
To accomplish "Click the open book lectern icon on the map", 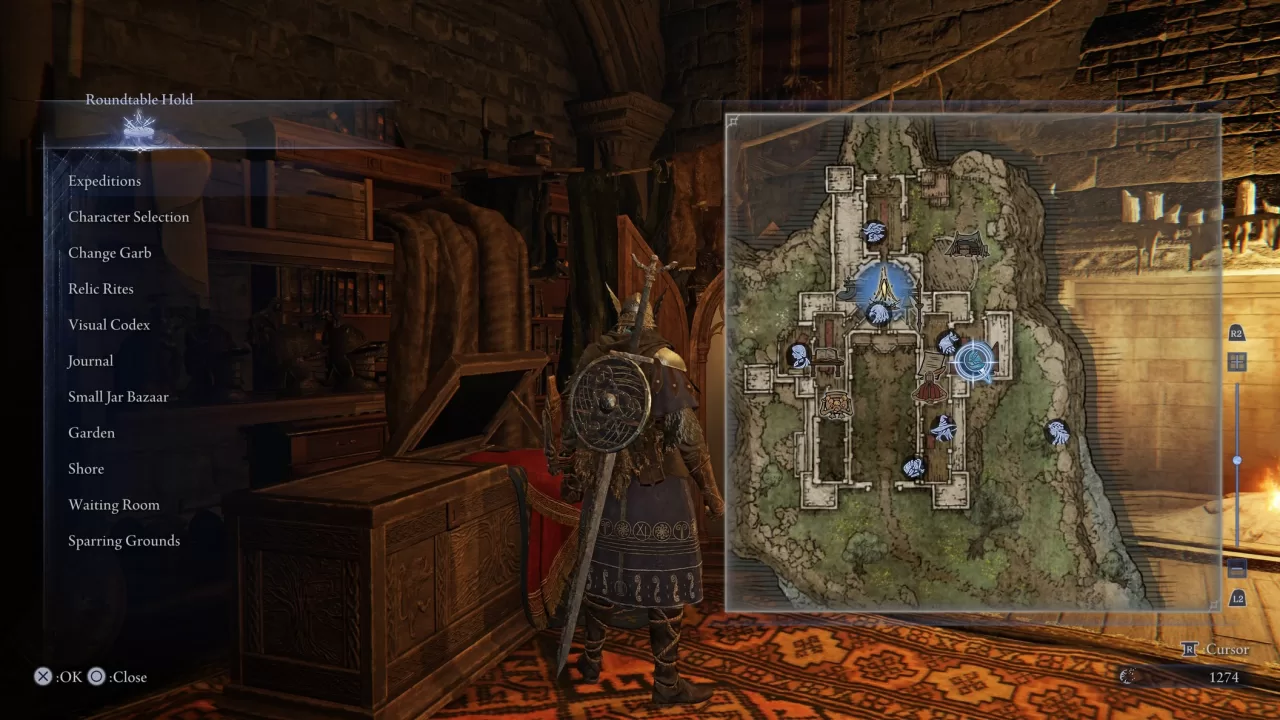I will click(825, 358).
